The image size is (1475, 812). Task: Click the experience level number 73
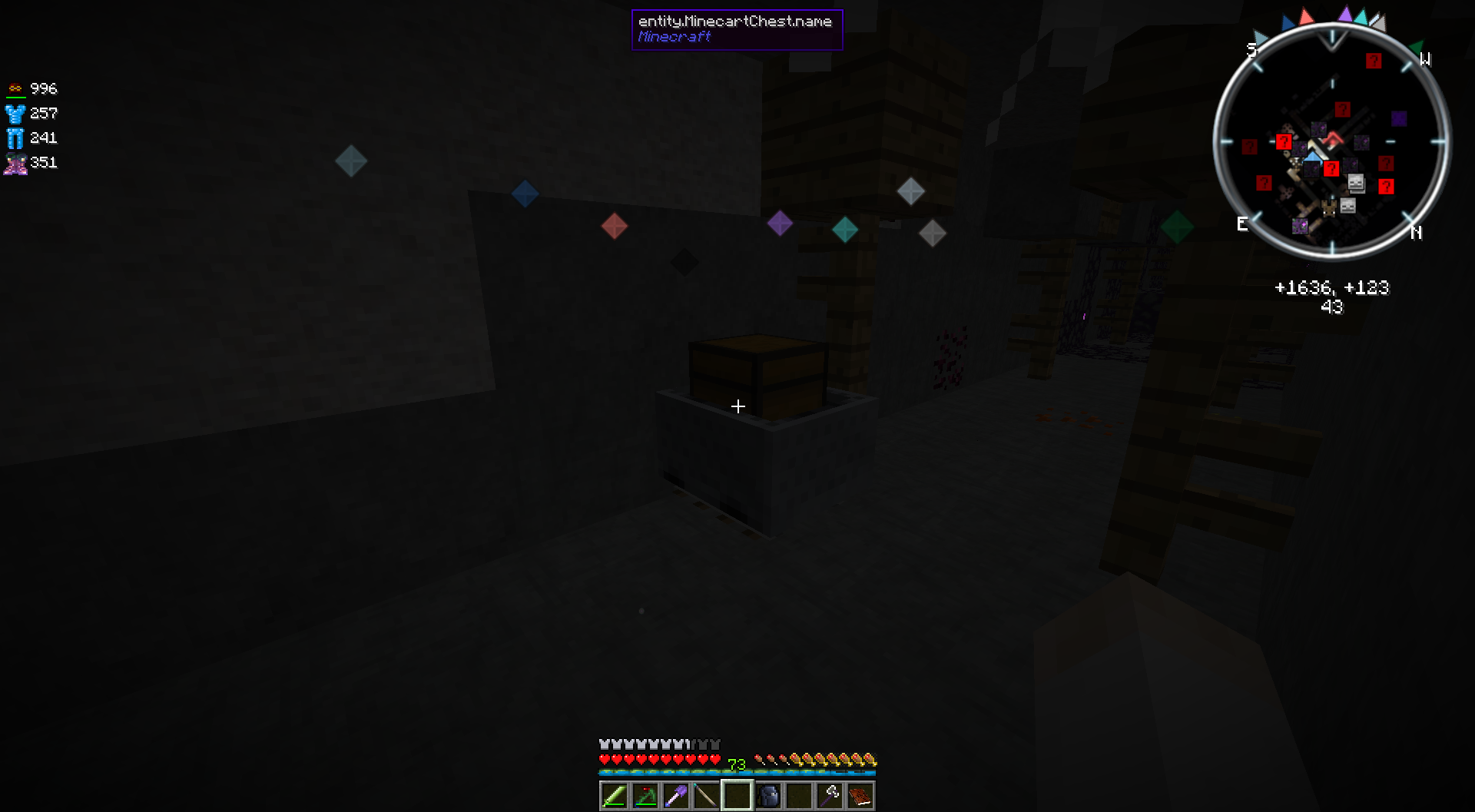tap(736, 764)
